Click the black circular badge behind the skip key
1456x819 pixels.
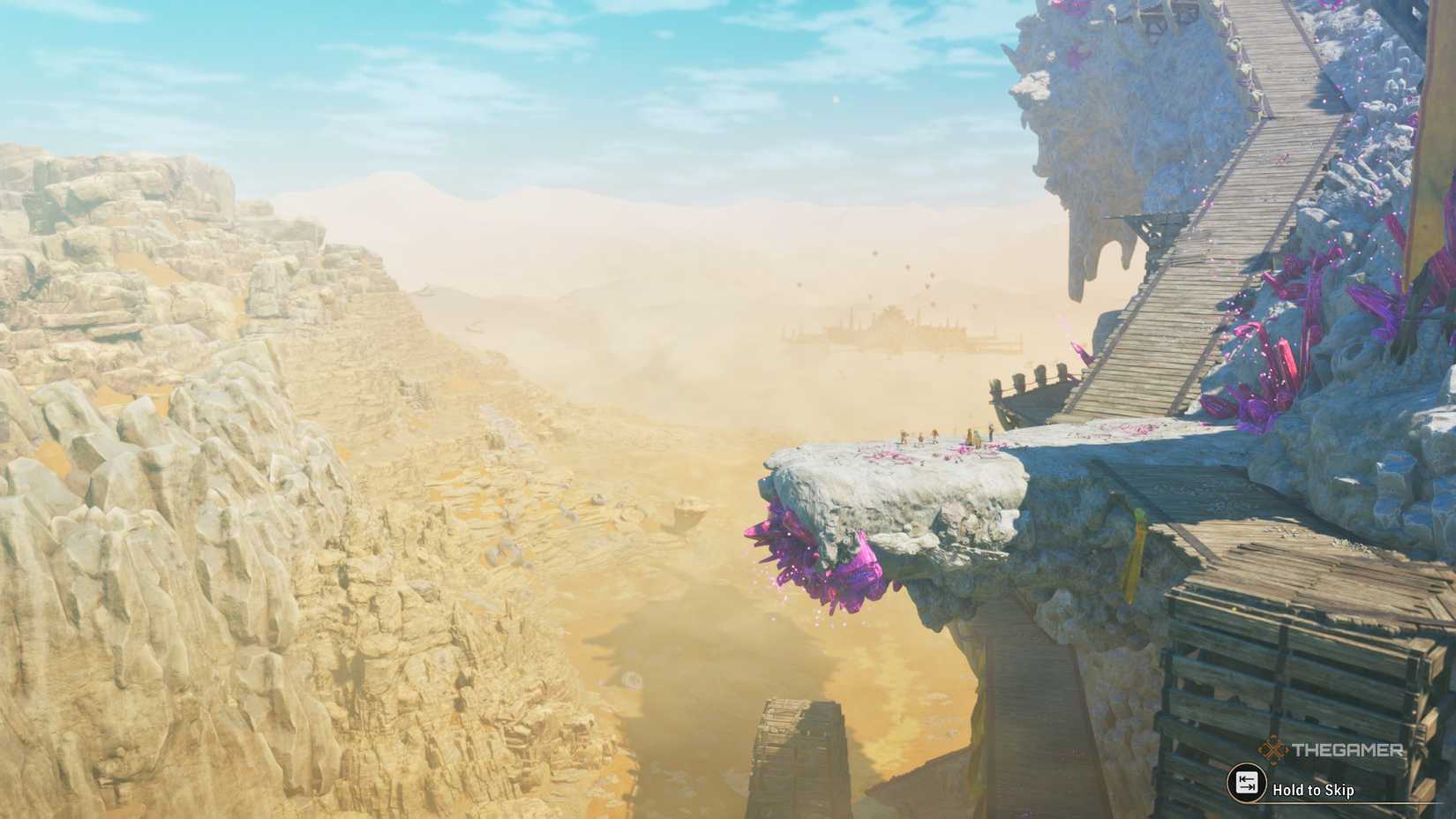(x=1248, y=782)
